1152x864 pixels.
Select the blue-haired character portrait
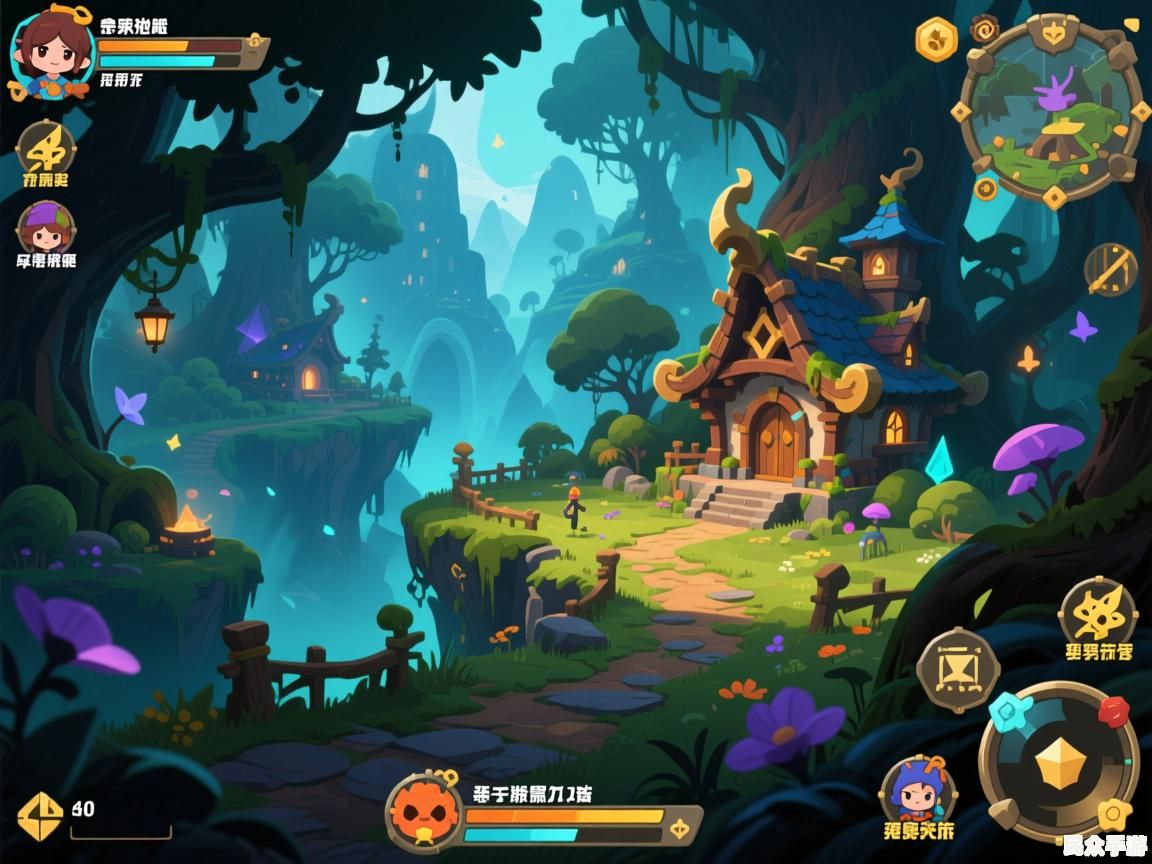point(918,790)
